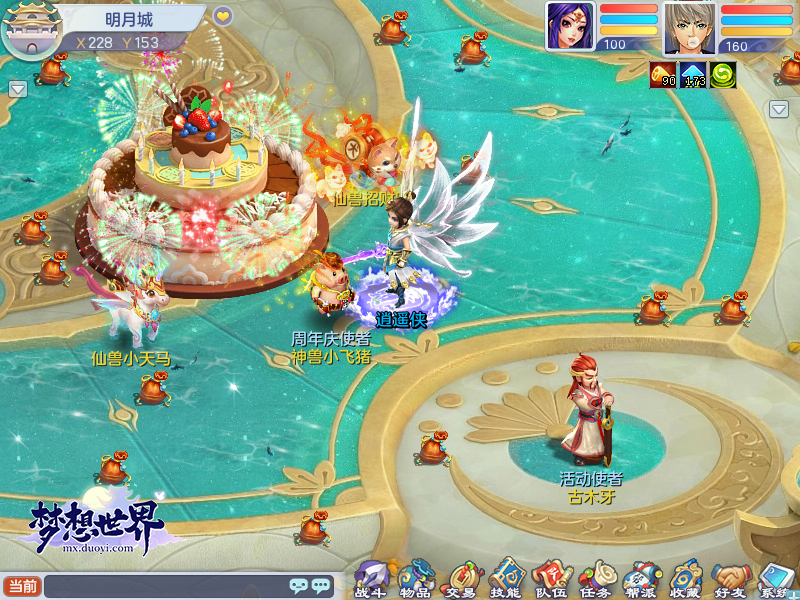This screenshot has width=800, height=600.
Task: Expand the right-side dropdown arrow
Action: click(x=779, y=109)
